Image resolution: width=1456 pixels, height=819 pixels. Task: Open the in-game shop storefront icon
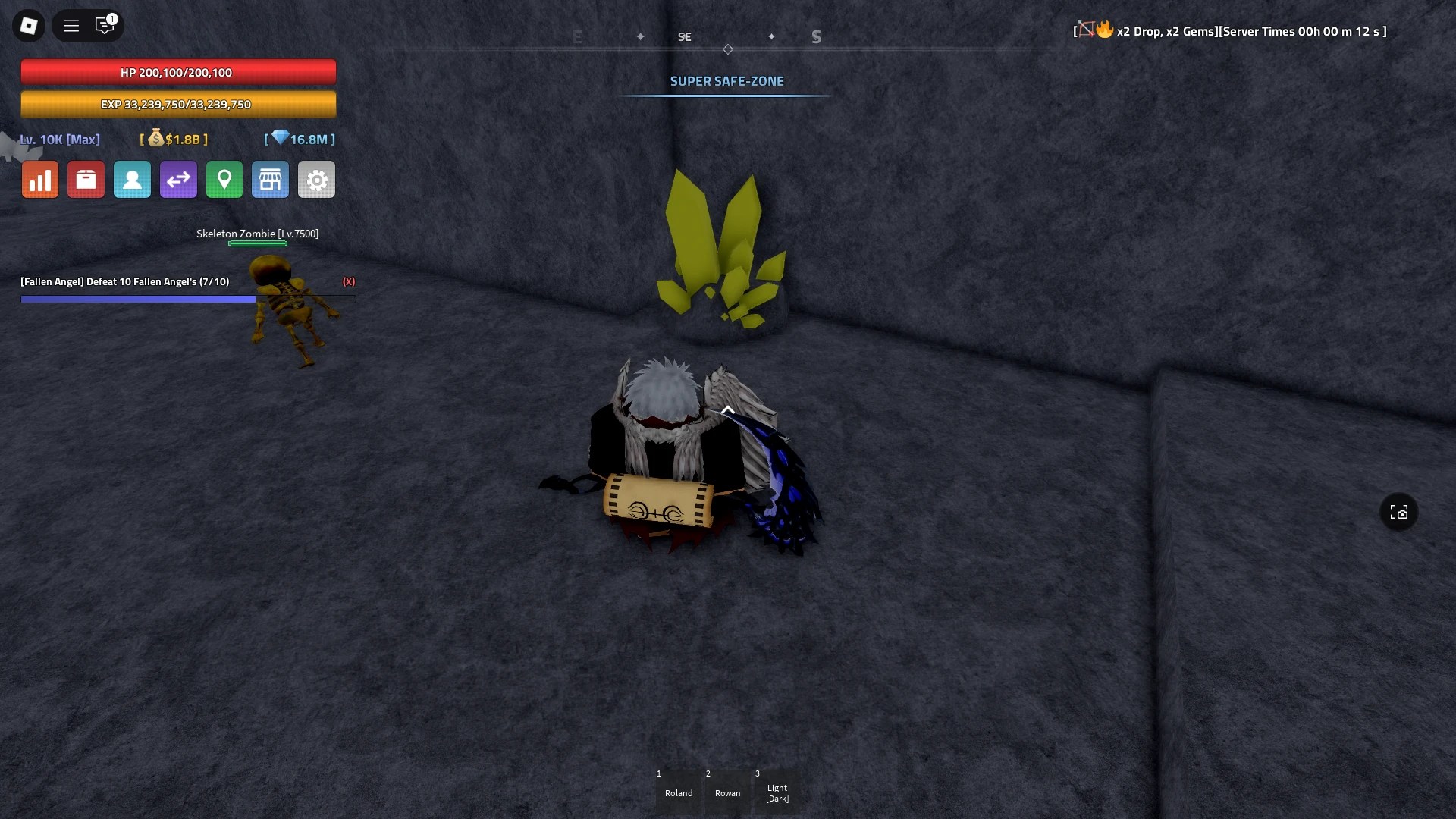coord(270,179)
